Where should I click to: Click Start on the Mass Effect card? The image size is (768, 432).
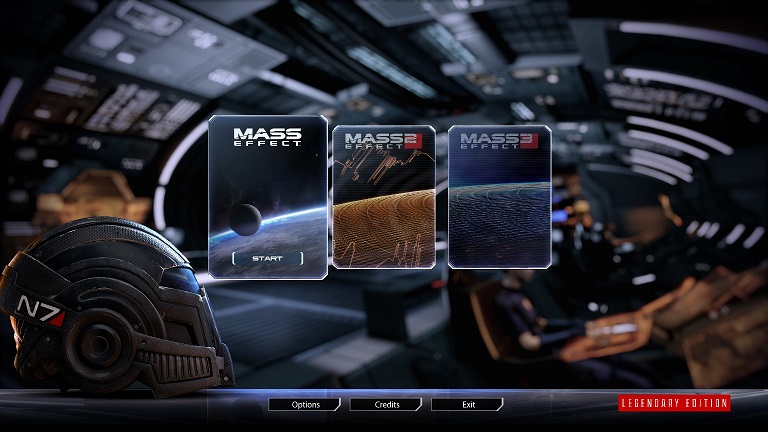267,258
